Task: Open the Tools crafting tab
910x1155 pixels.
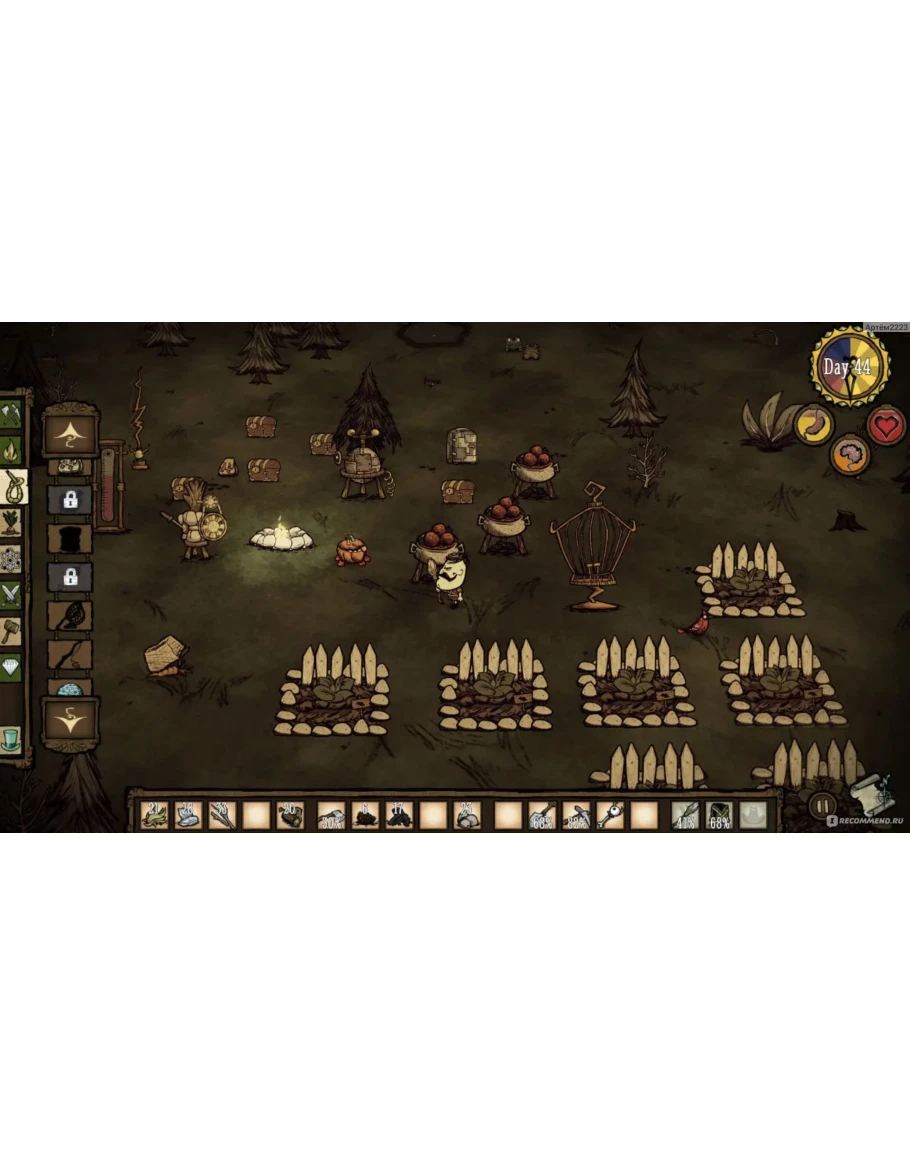Action: coord(11,414)
